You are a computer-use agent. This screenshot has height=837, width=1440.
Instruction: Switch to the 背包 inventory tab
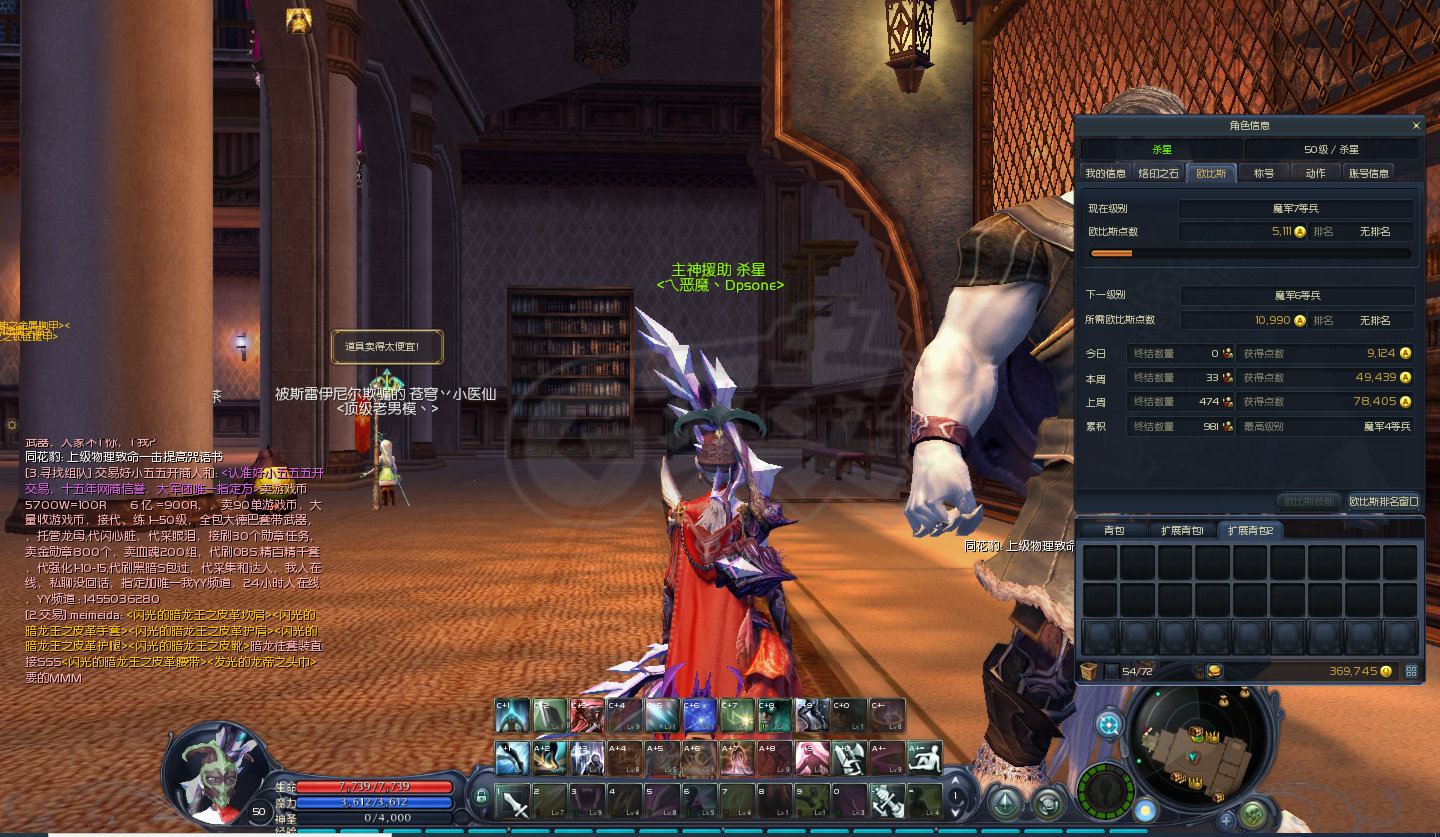1113,530
